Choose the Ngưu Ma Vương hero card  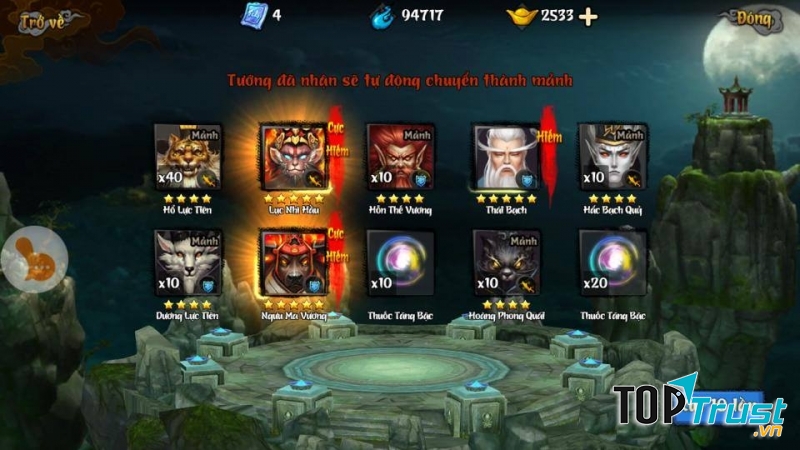click(x=293, y=263)
